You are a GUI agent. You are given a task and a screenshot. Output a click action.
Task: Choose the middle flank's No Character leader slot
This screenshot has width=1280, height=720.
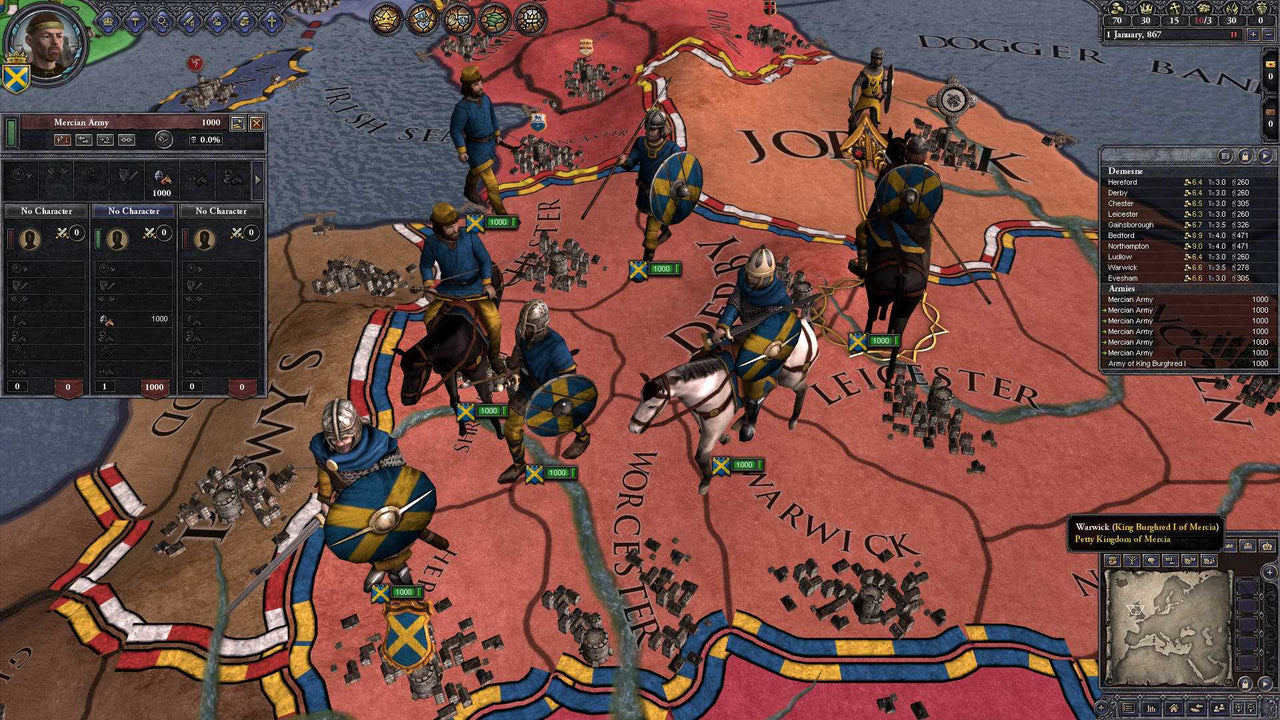coord(133,211)
